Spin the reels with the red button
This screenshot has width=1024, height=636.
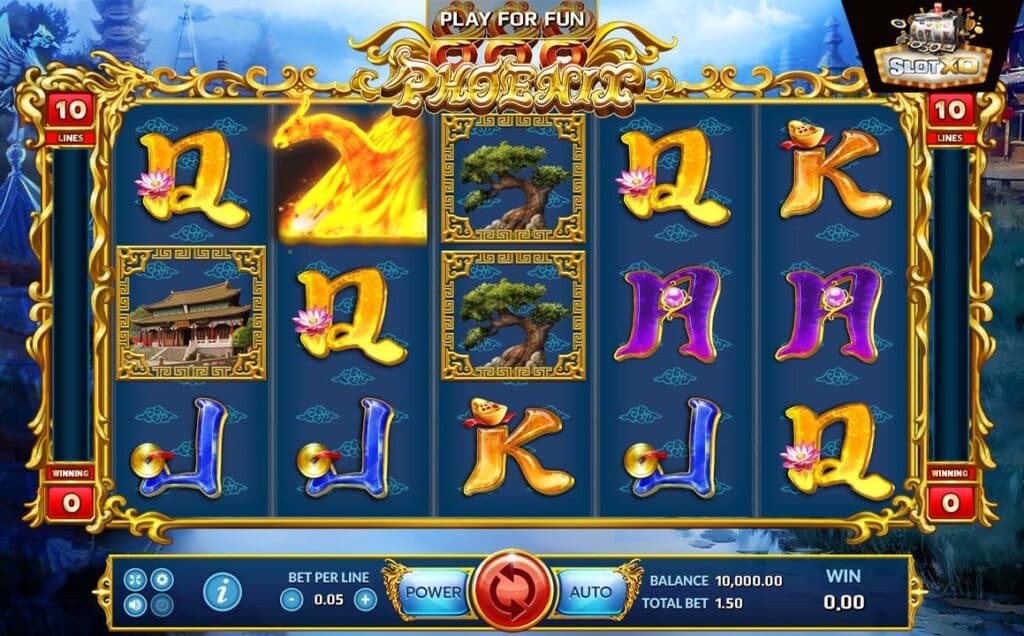pos(512,592)
